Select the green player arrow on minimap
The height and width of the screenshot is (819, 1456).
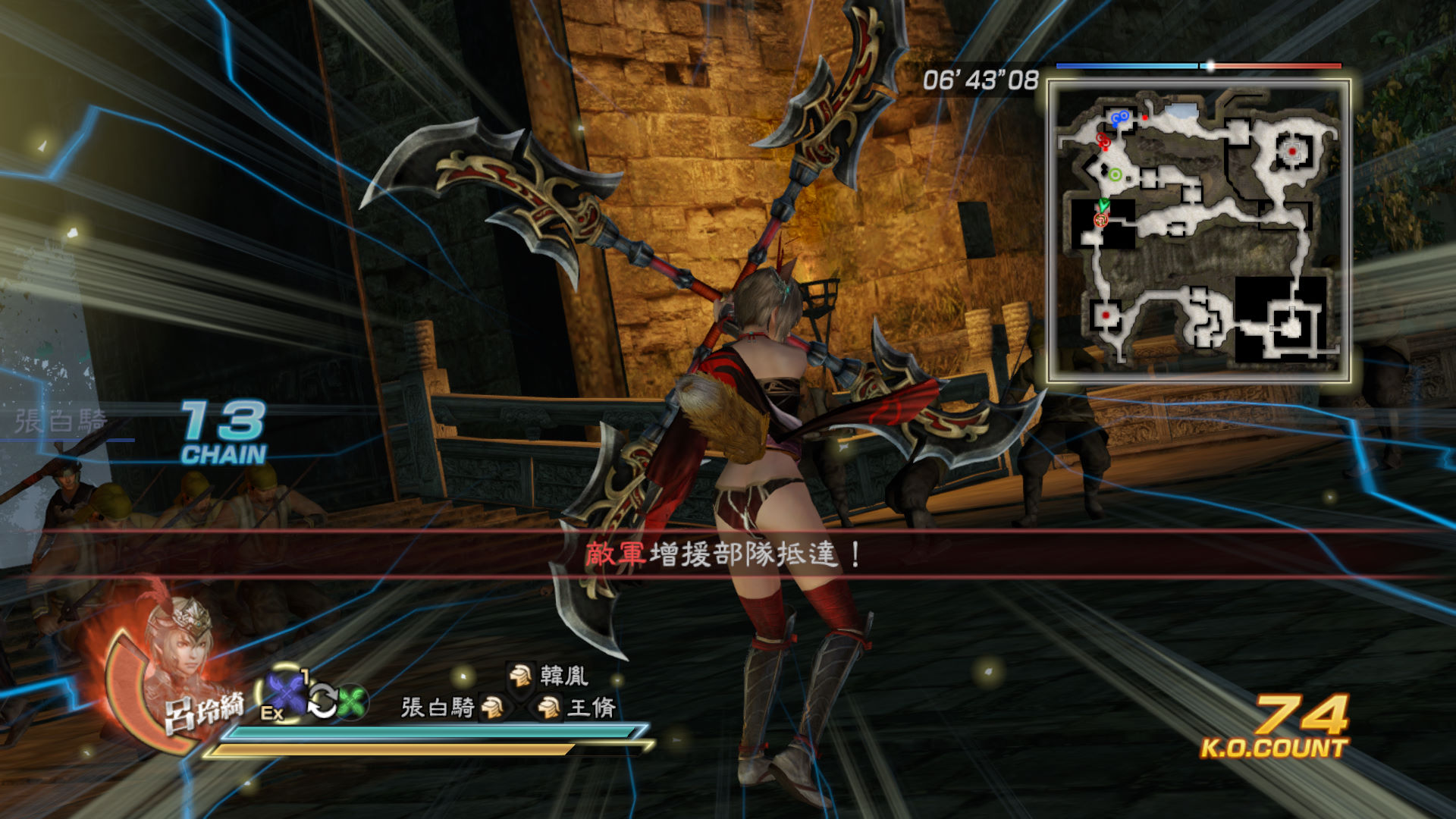click(x=1103, y=204)
